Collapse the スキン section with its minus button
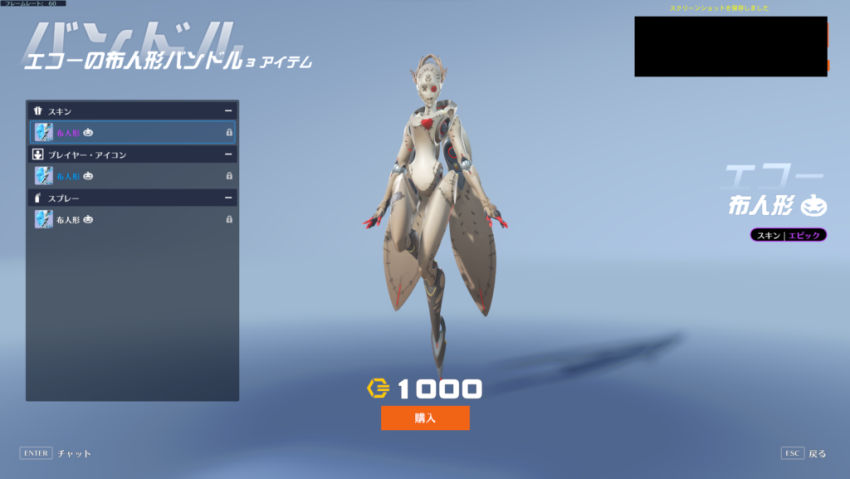Image resolution: width=850 pixels, height=479 pixels. (228, 110)
